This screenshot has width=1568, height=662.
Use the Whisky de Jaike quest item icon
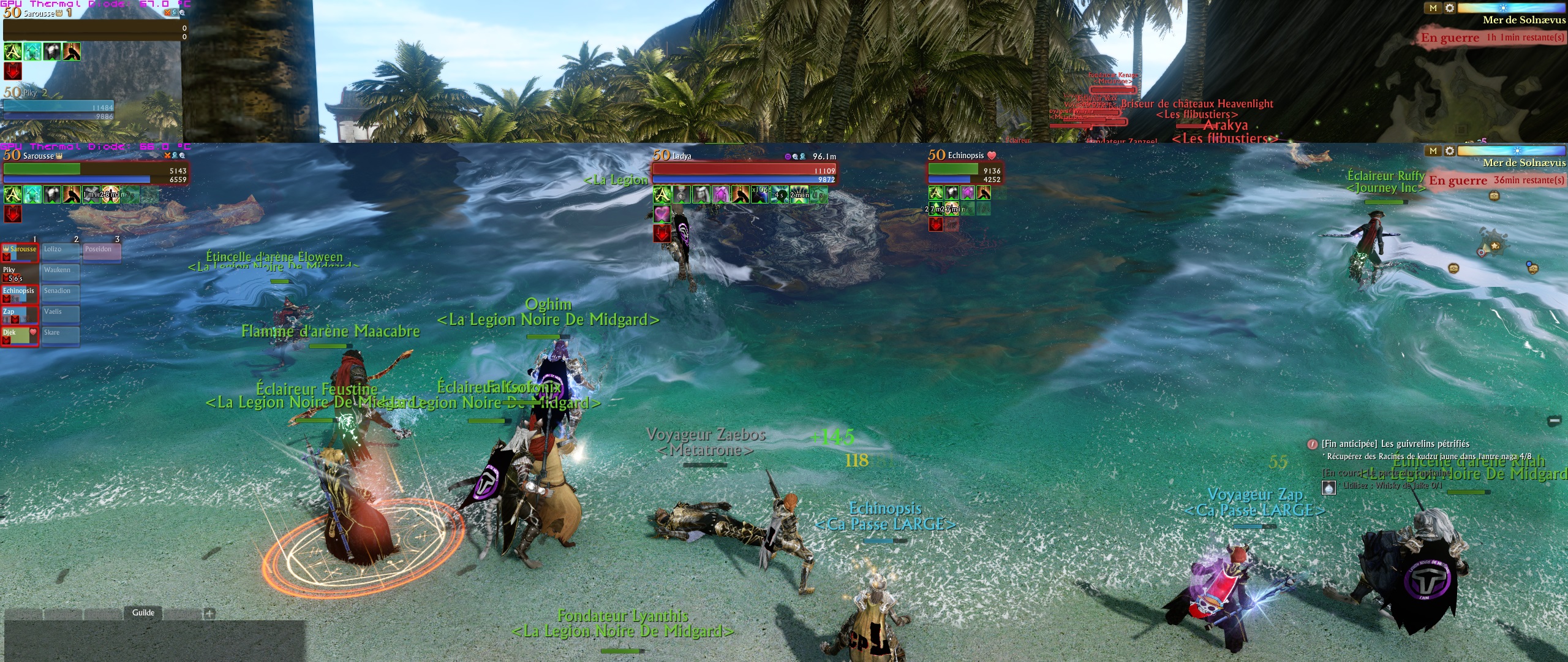tap(1329, 487)
